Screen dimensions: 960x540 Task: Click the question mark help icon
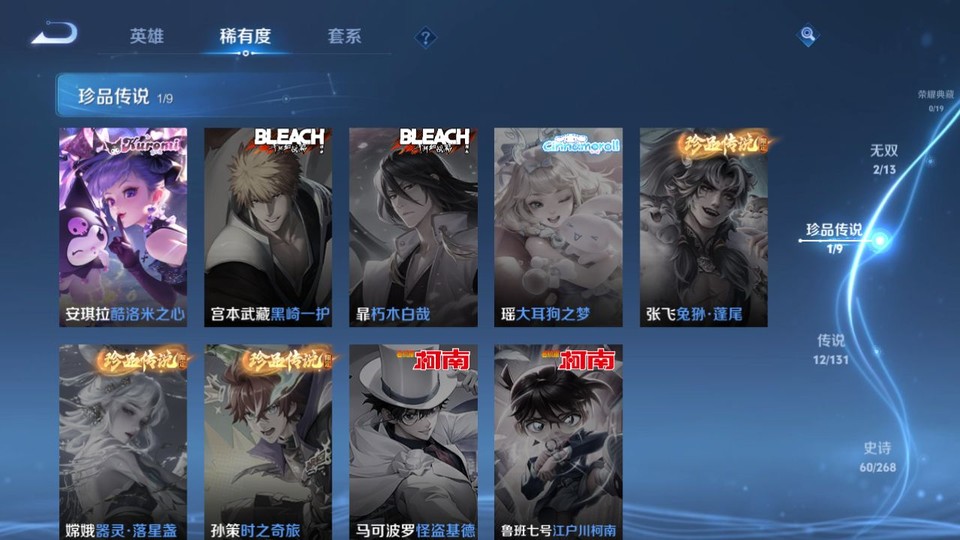[x=426, y=38]
